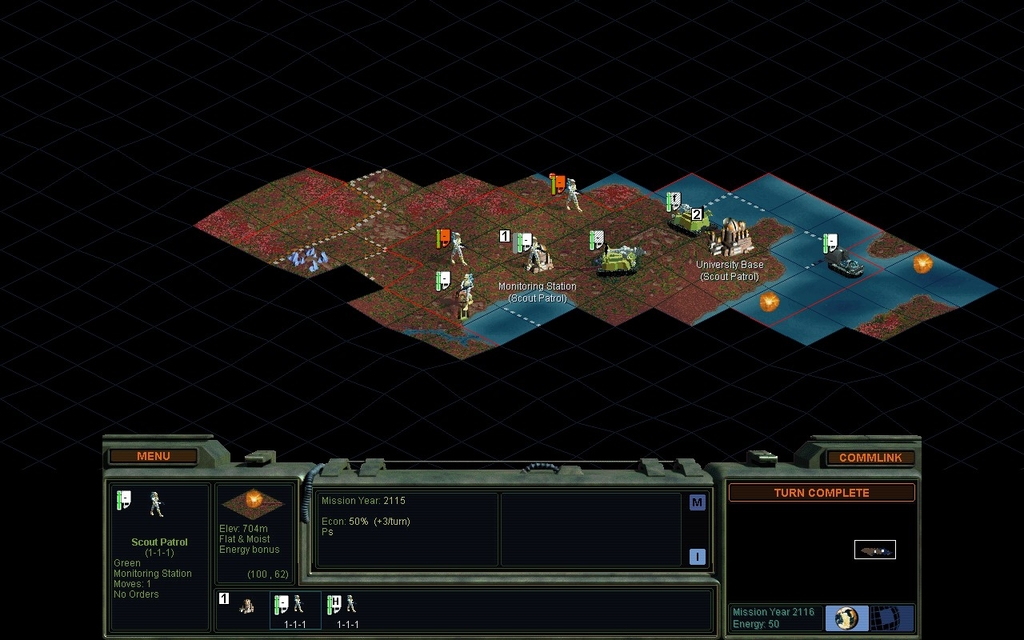Click the minimap view rectangle
Image resolution: width=1024 pixels, height=640 pixels.
tap(875, 550)
